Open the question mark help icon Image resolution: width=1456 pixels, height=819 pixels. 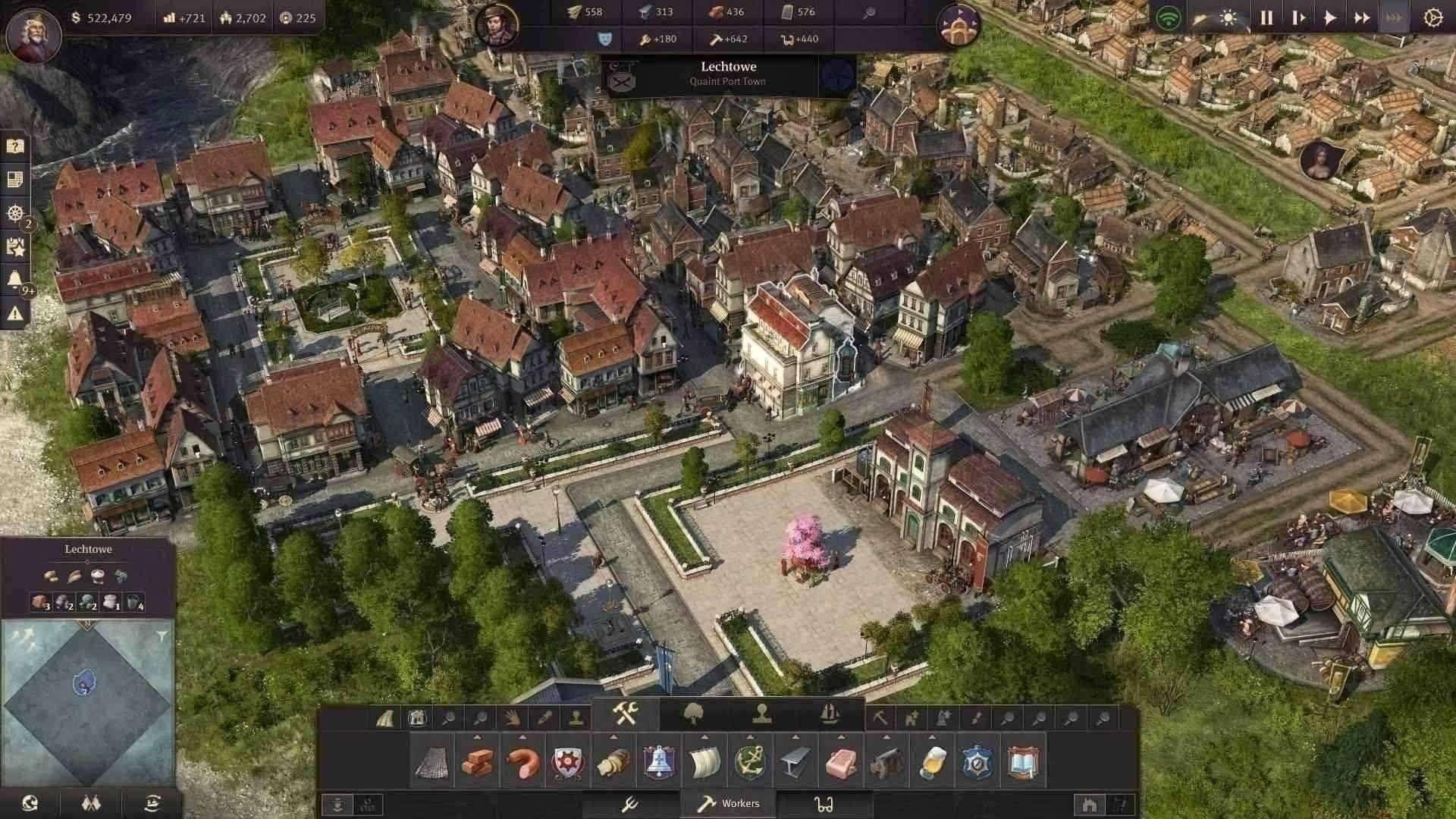15,146
